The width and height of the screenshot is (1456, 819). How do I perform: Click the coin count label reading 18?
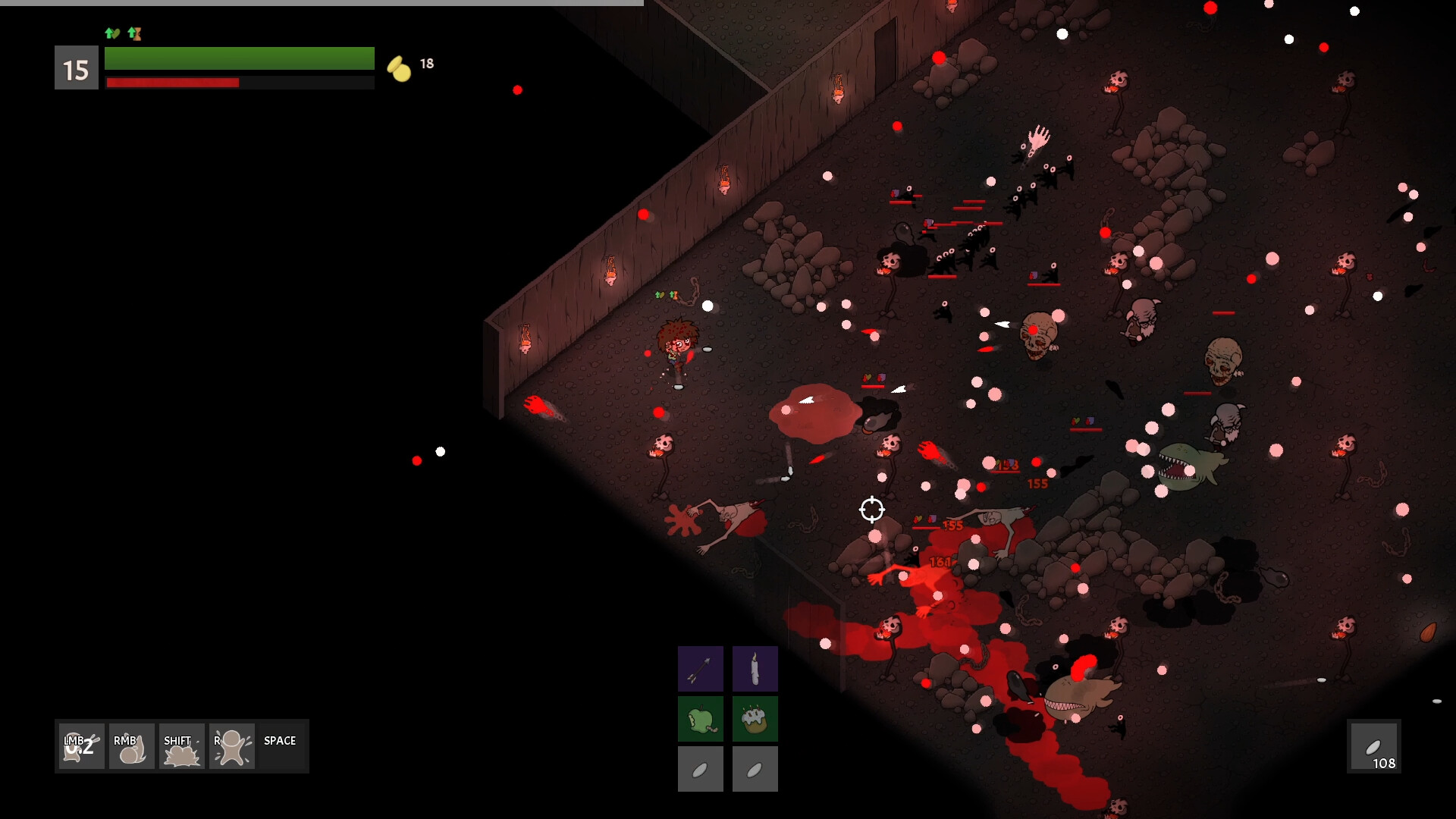pos(427,64)
